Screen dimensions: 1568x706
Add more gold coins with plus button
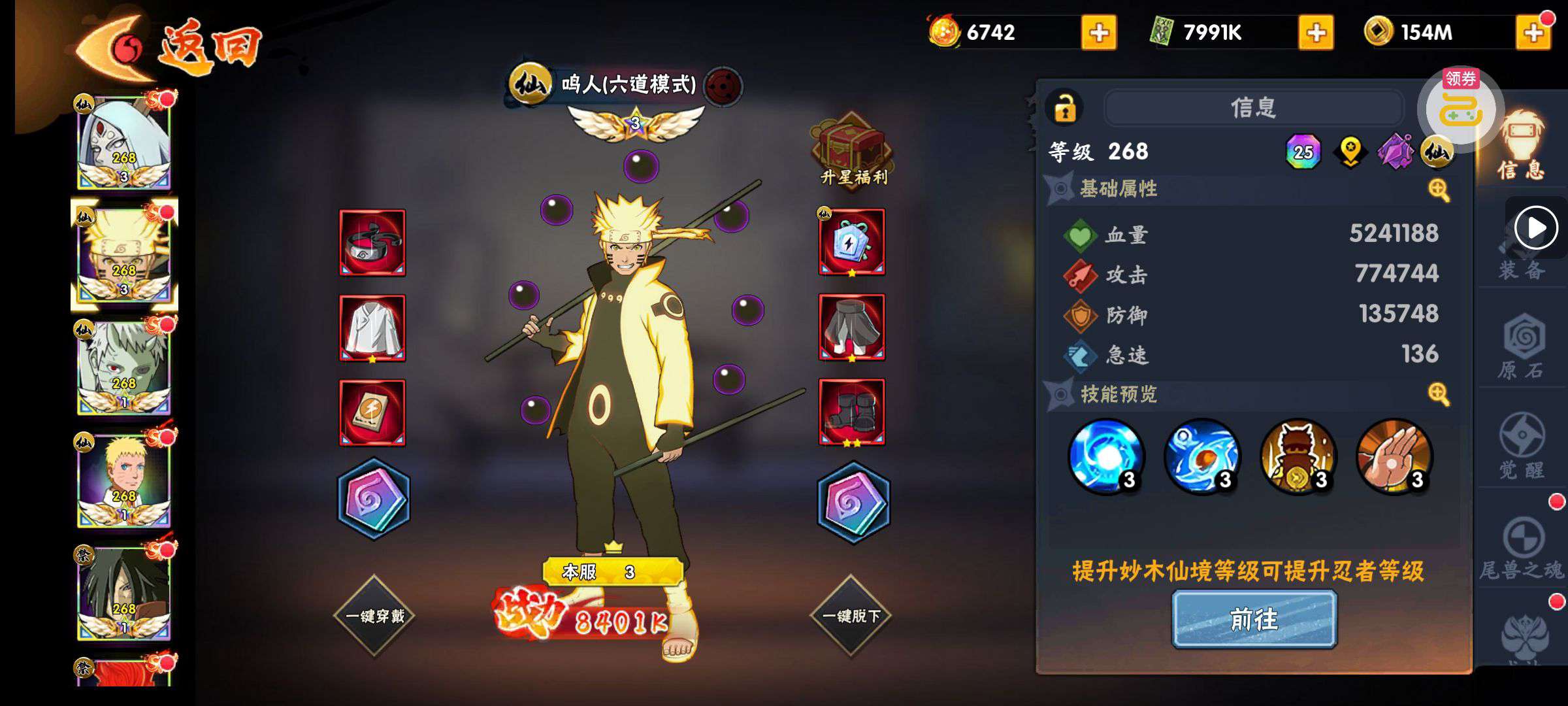pos(1532,33)
